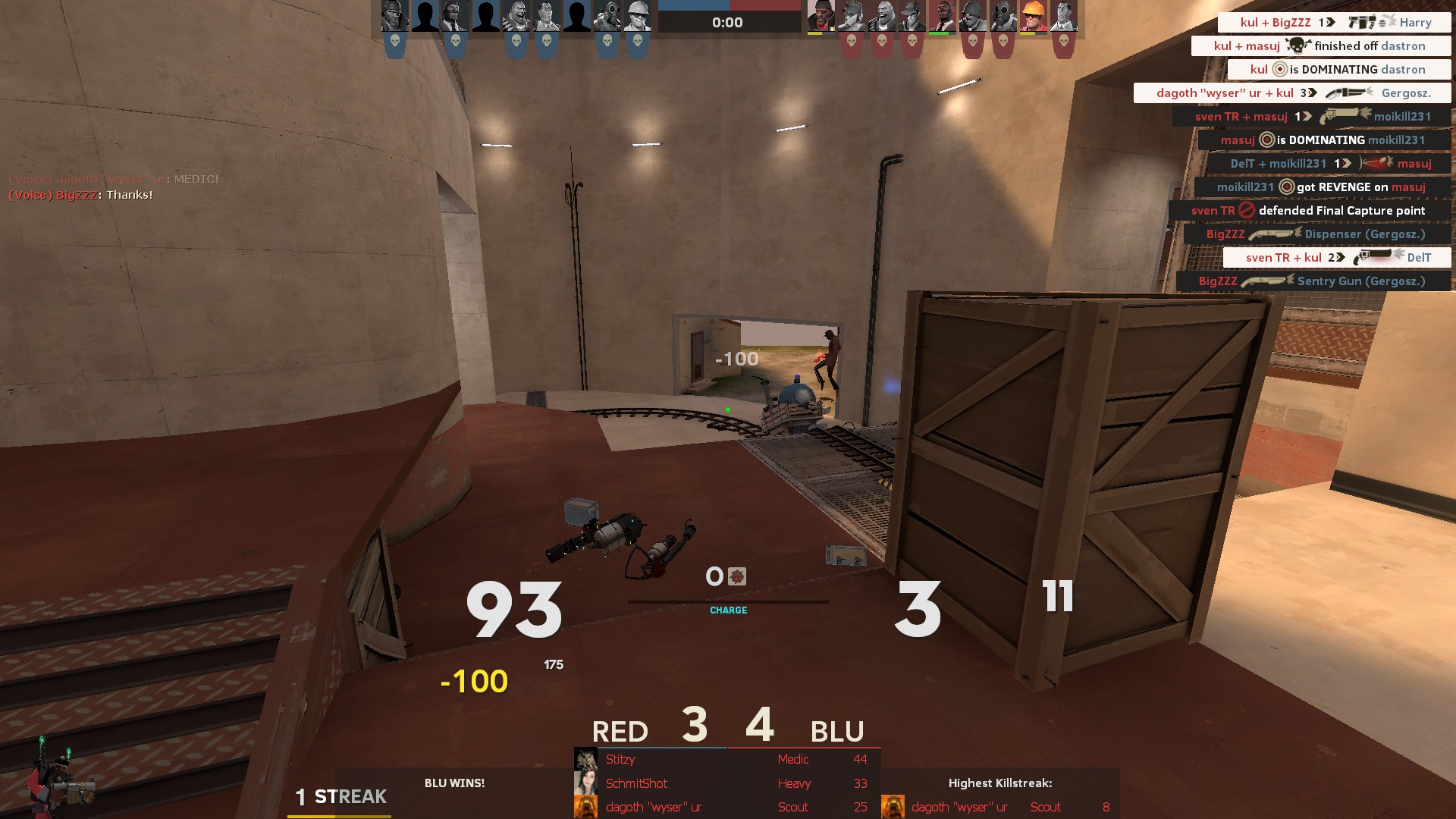
Task: Select the "kul is DOMINATING dastron" kill feed entry
Action: pyautogui.click(x=1338, y=70)
